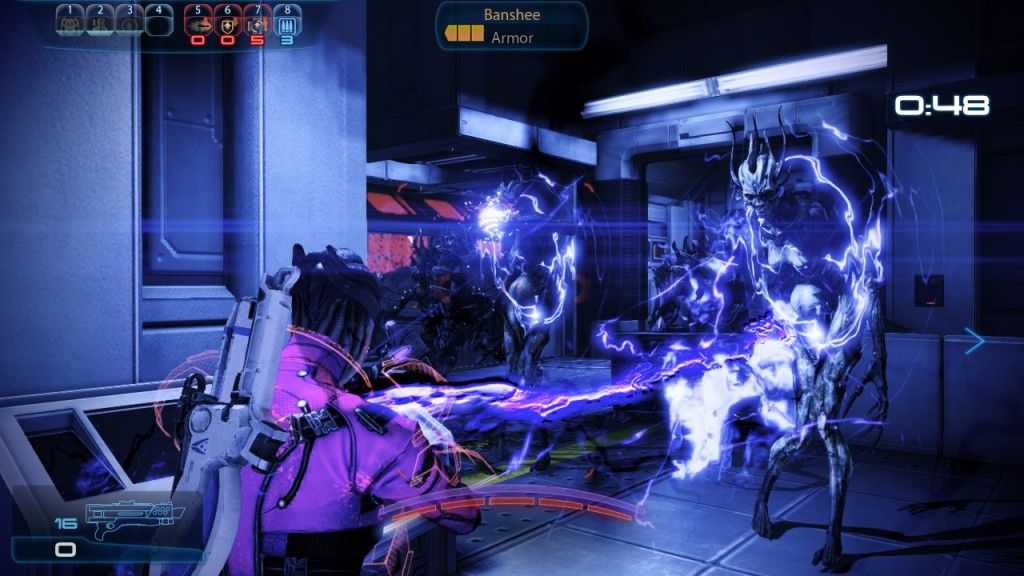Use the shield Ops Survival Pack in slot 6

point(228,22)
